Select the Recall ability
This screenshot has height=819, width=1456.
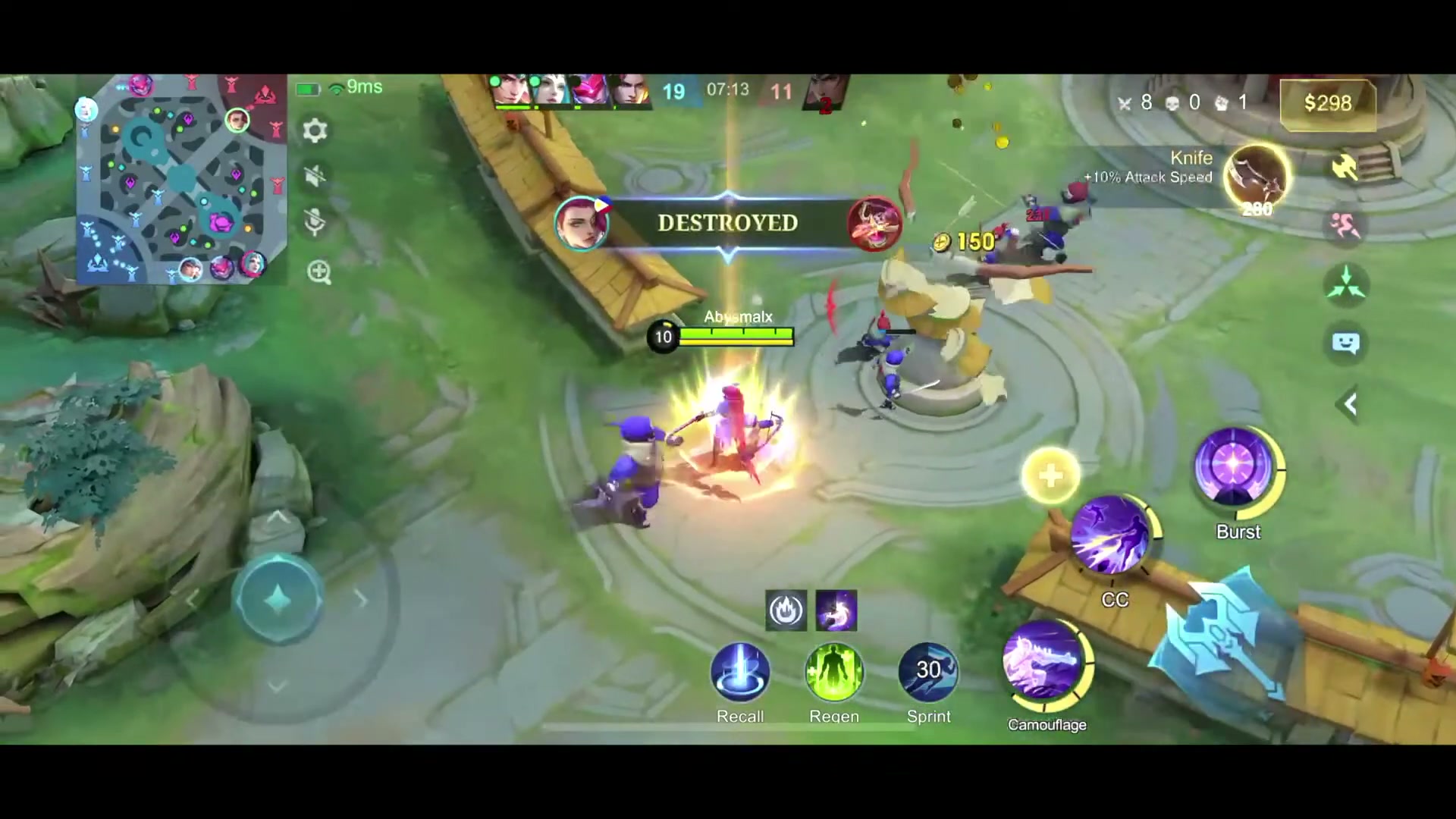click(740, 671)
